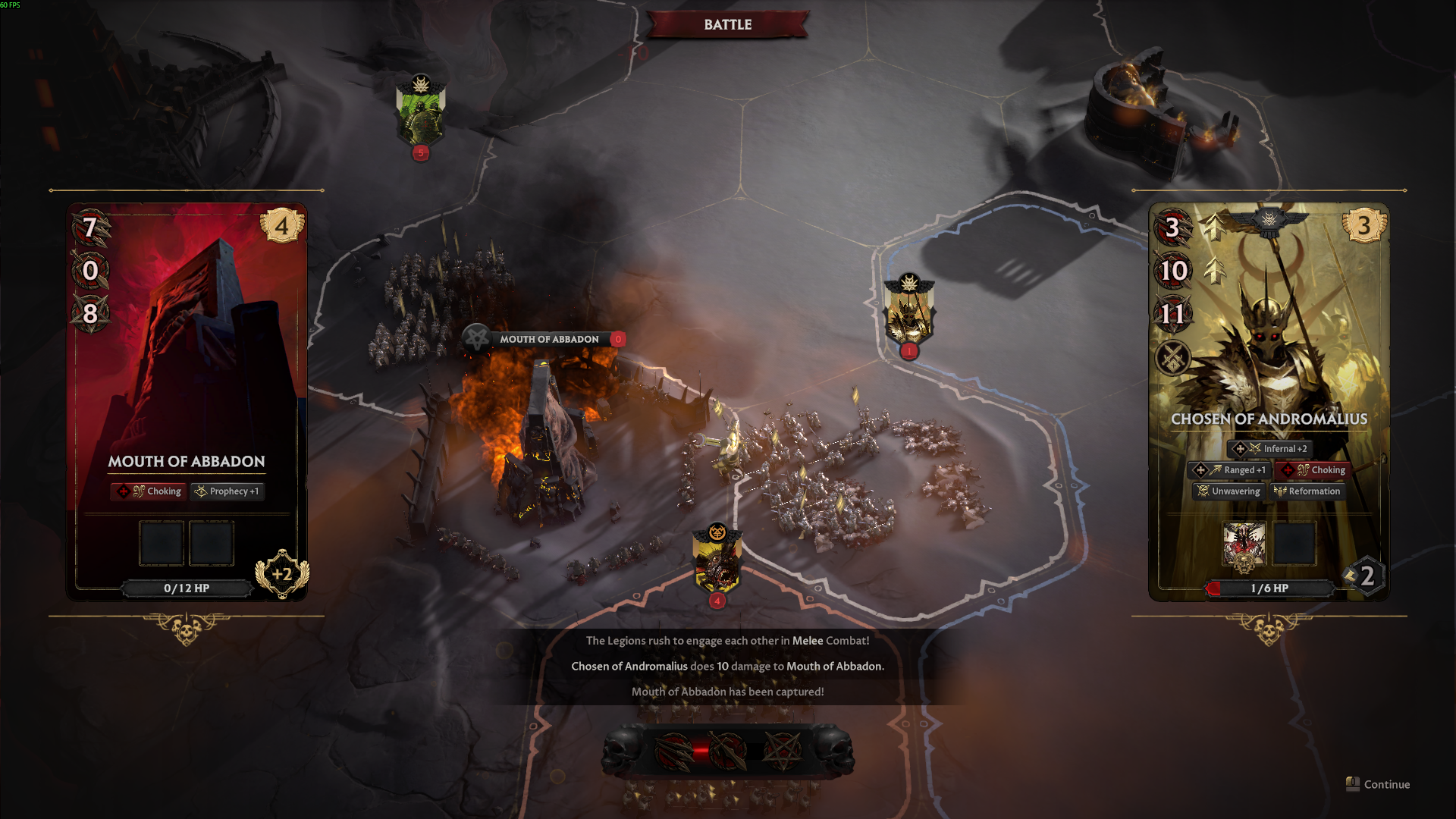Select the golden armored legion banner token
Viewport: 1456px width, 819px height.
tap(908, 312)
